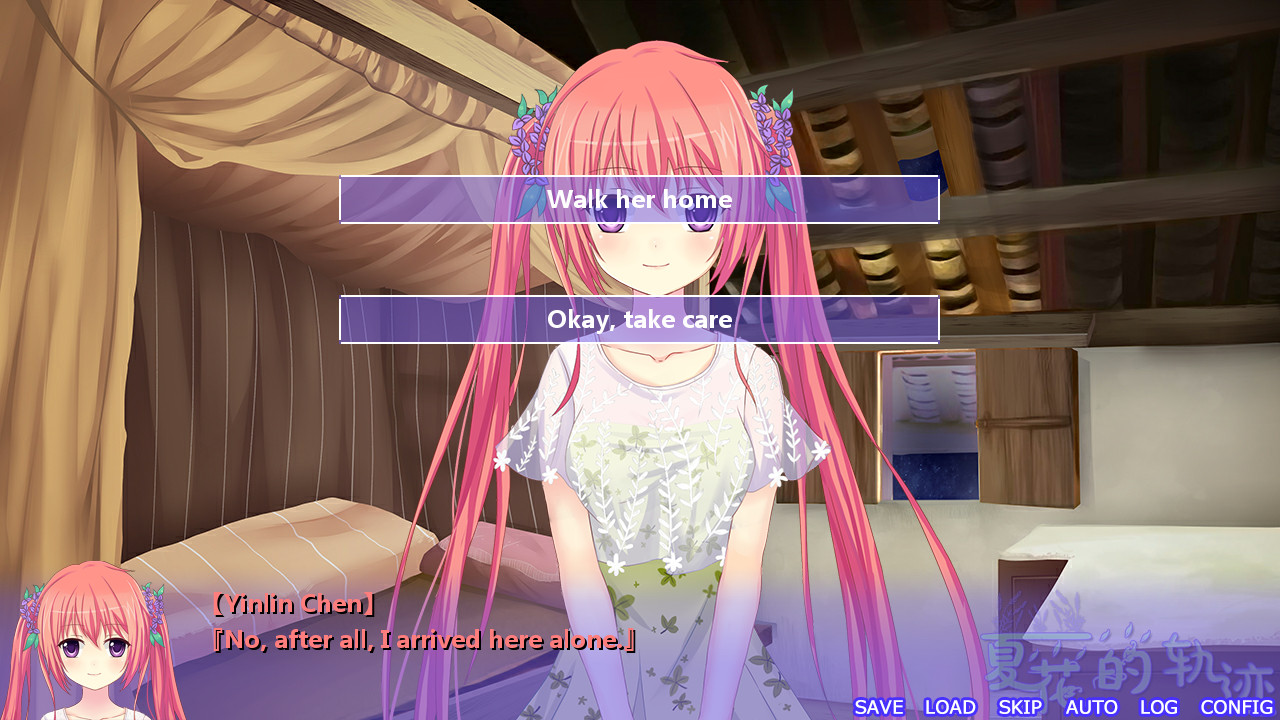This screenshot has height=720, width=1280.
Task: Toggle AUTO text advance
Action: coord(1091,707)
